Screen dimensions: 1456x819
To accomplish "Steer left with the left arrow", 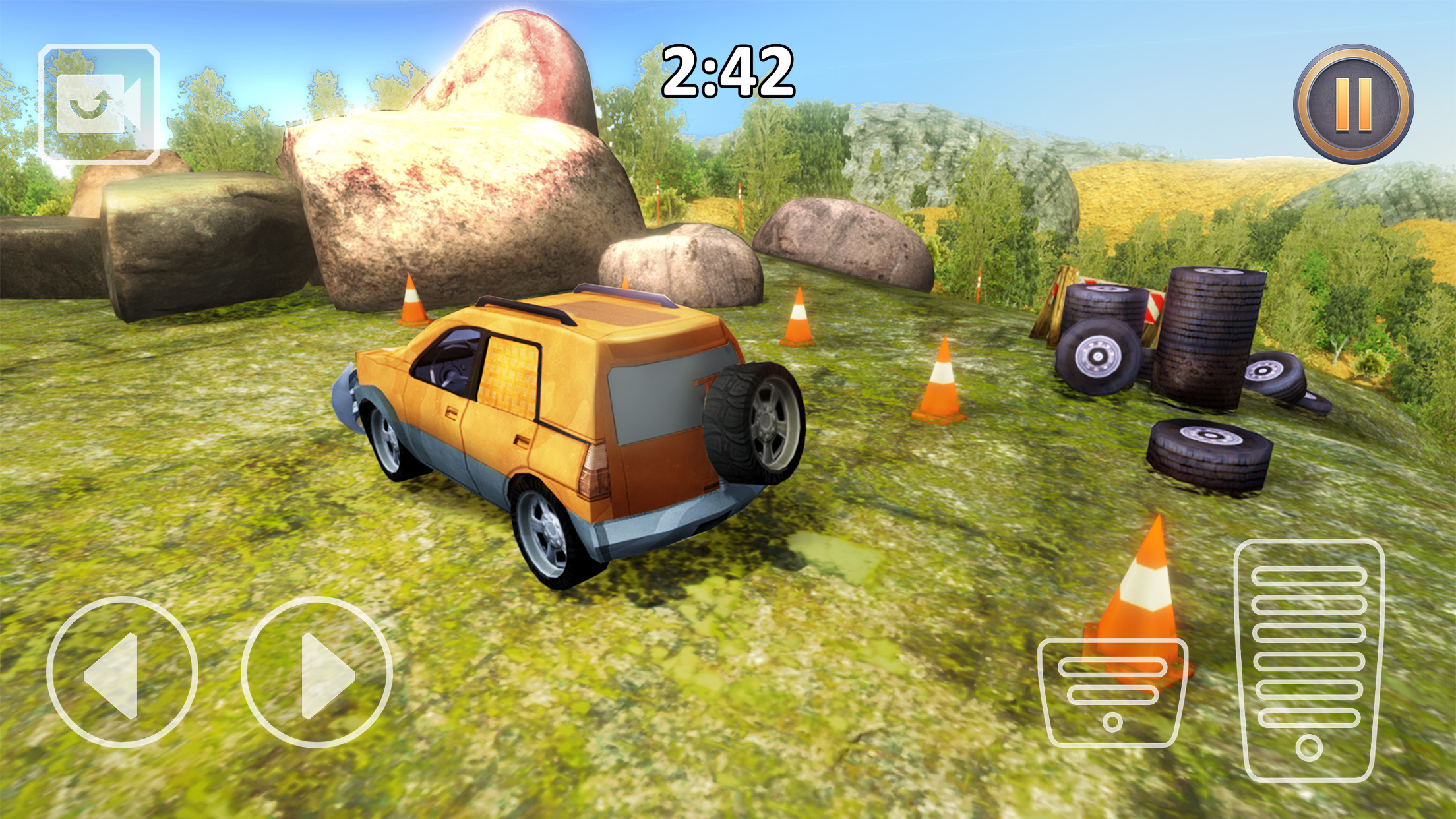I will [x=122, y=673].
